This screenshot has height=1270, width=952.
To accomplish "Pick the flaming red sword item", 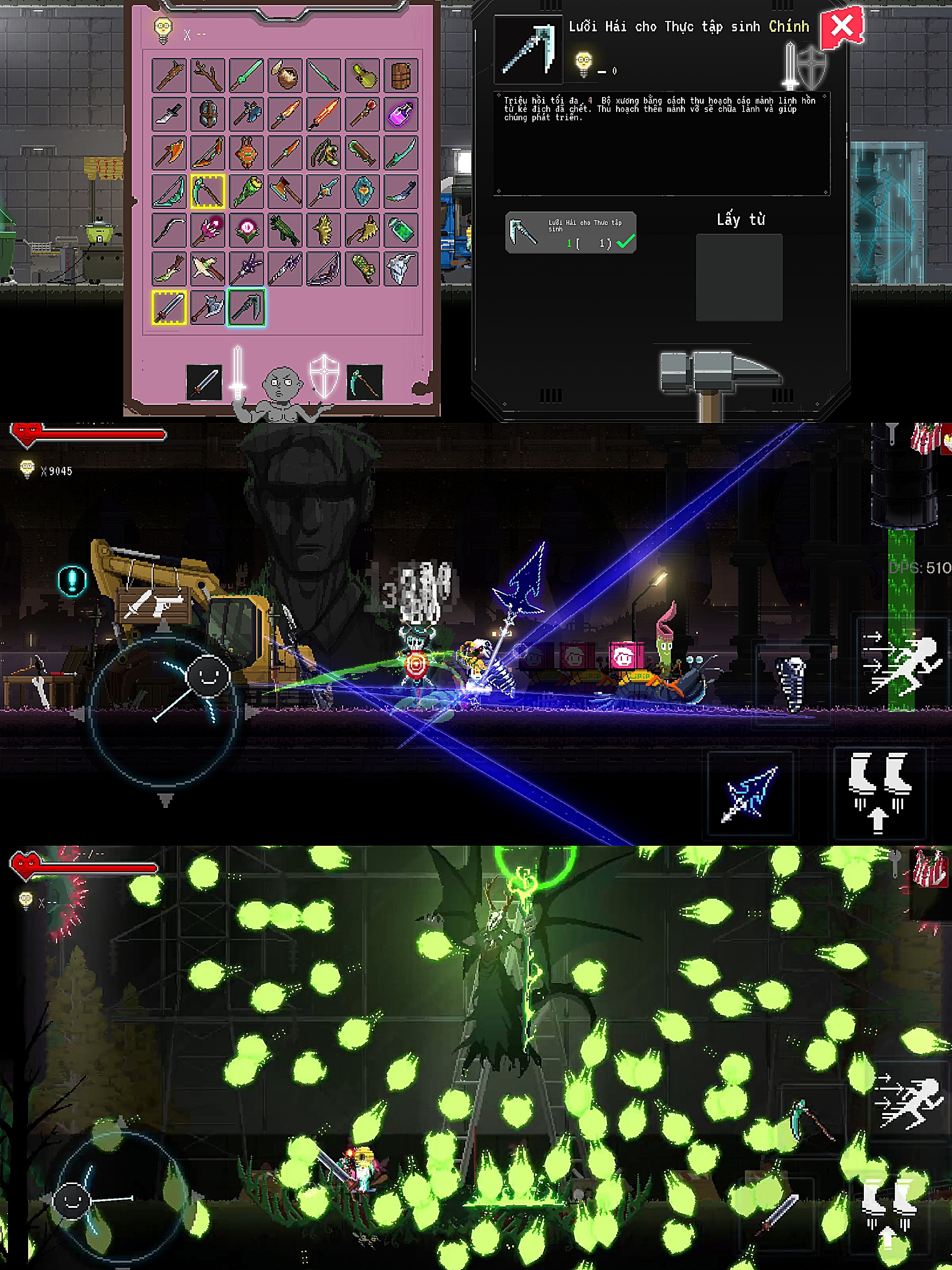I will point(324,114).
